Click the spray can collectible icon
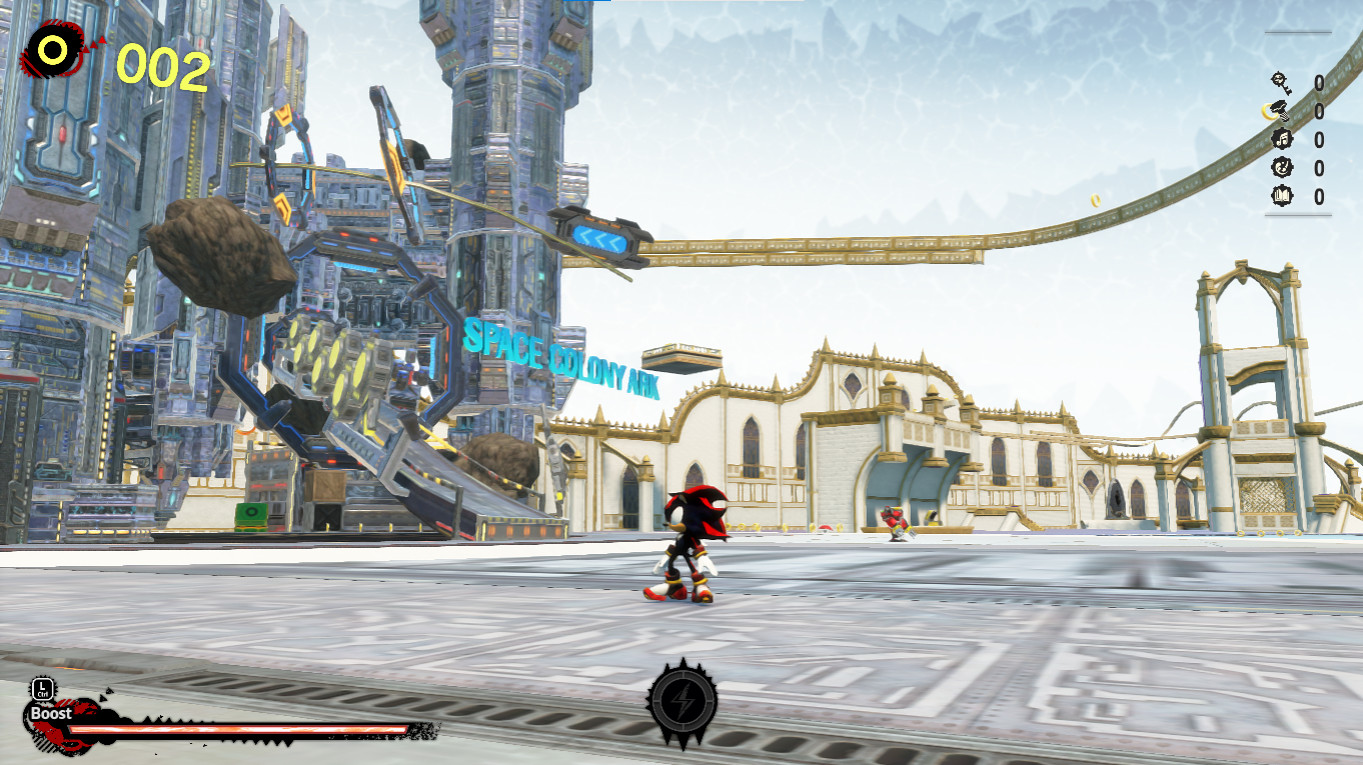The width and height of the screenshot is (1363, 765). pos(1278,110)
